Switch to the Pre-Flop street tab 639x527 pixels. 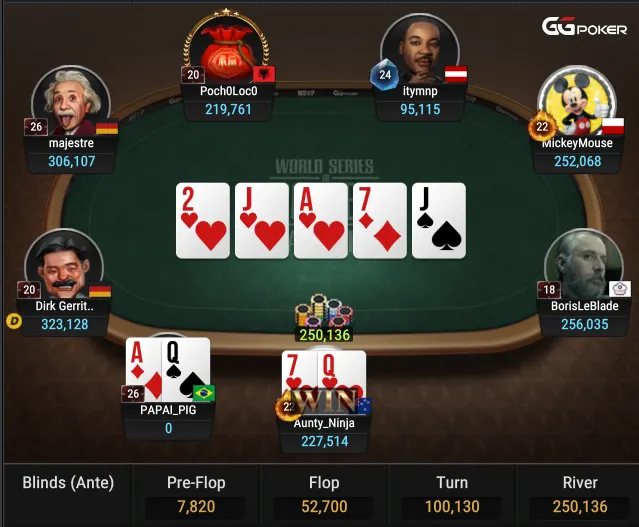pos(195,494)
